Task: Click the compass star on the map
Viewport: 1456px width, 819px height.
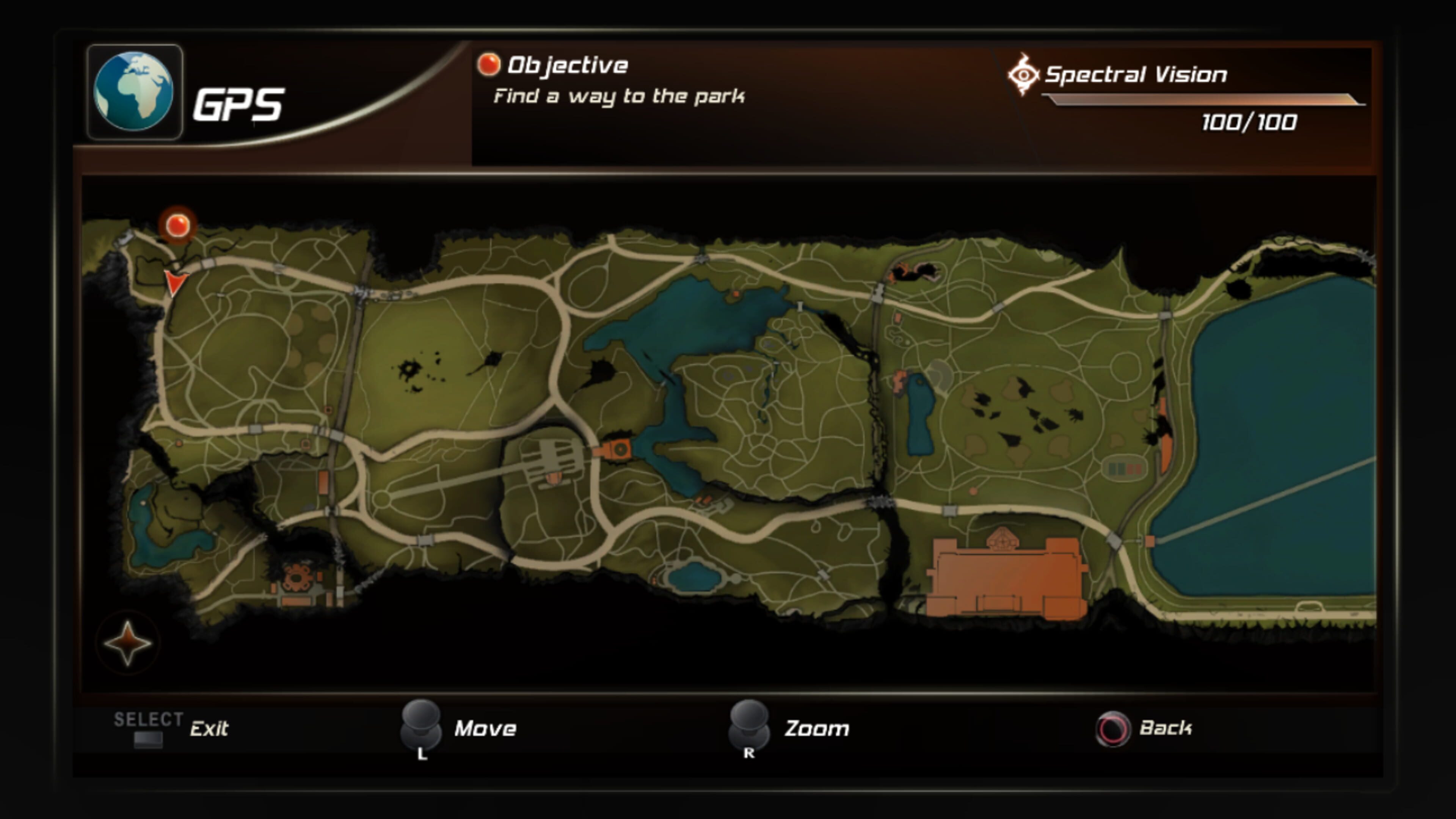Action: pyautogui.click(x=128, y=643)
